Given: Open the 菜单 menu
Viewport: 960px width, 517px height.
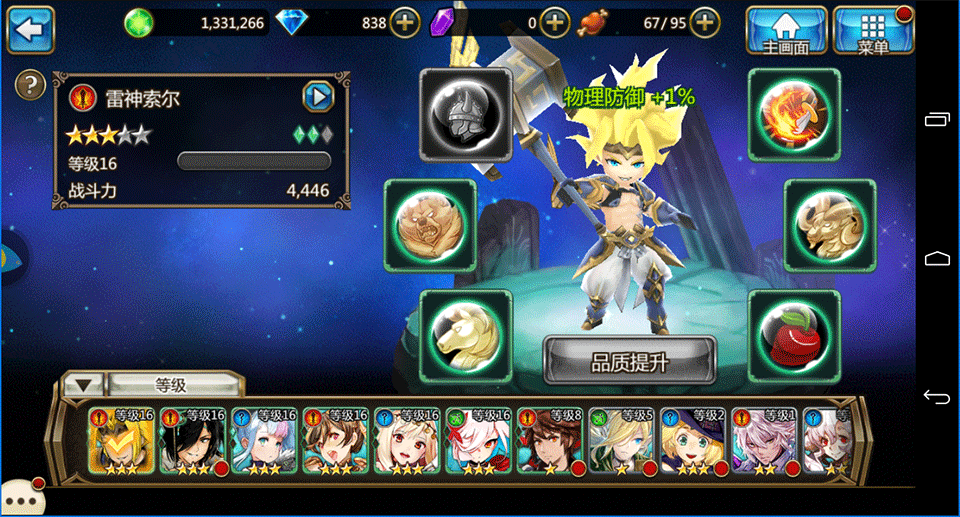Looking at the screenshot, I should click(x=873, y=30).
